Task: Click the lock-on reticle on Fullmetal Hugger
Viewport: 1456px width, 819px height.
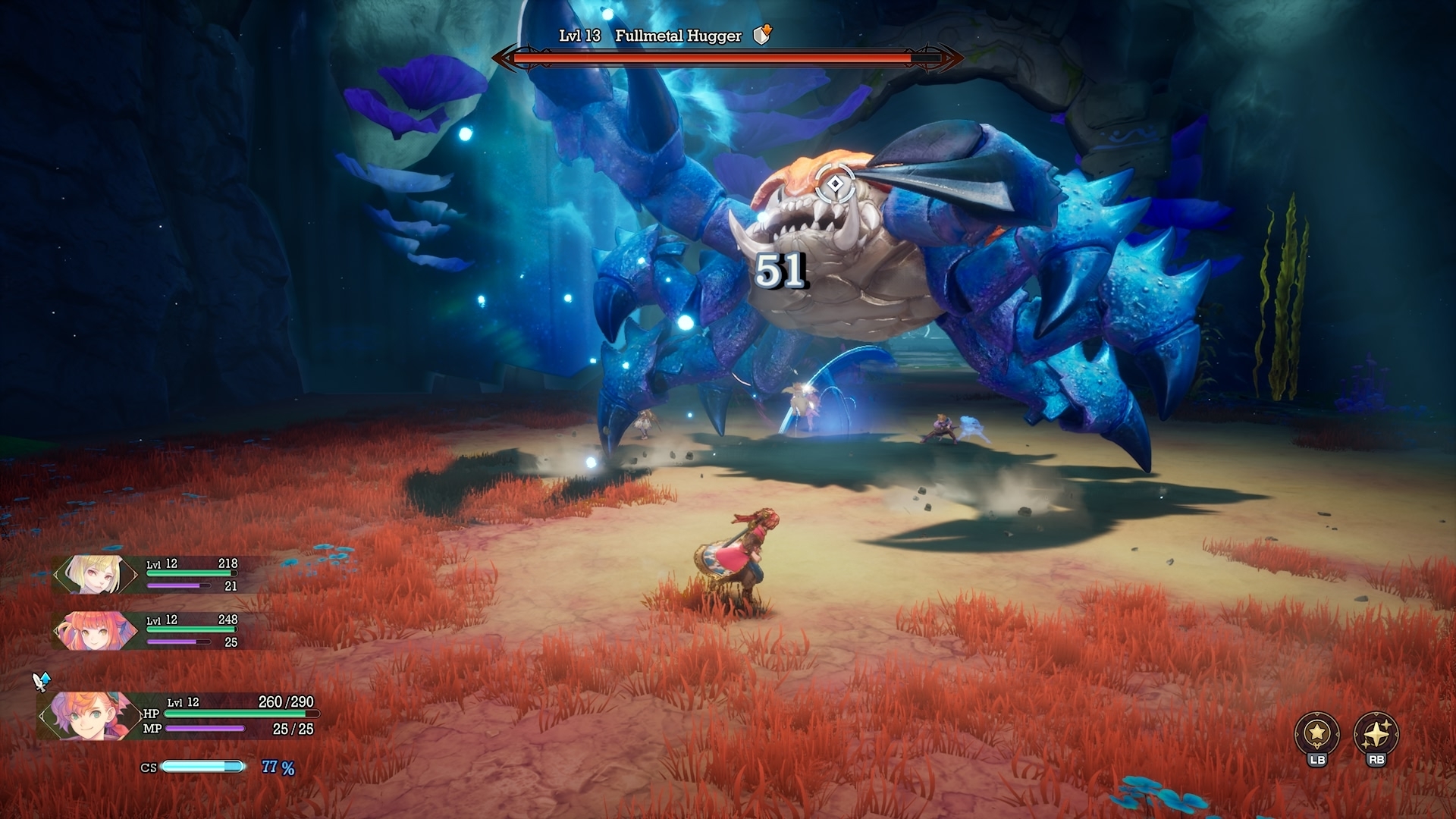Action: pos(835,184)
